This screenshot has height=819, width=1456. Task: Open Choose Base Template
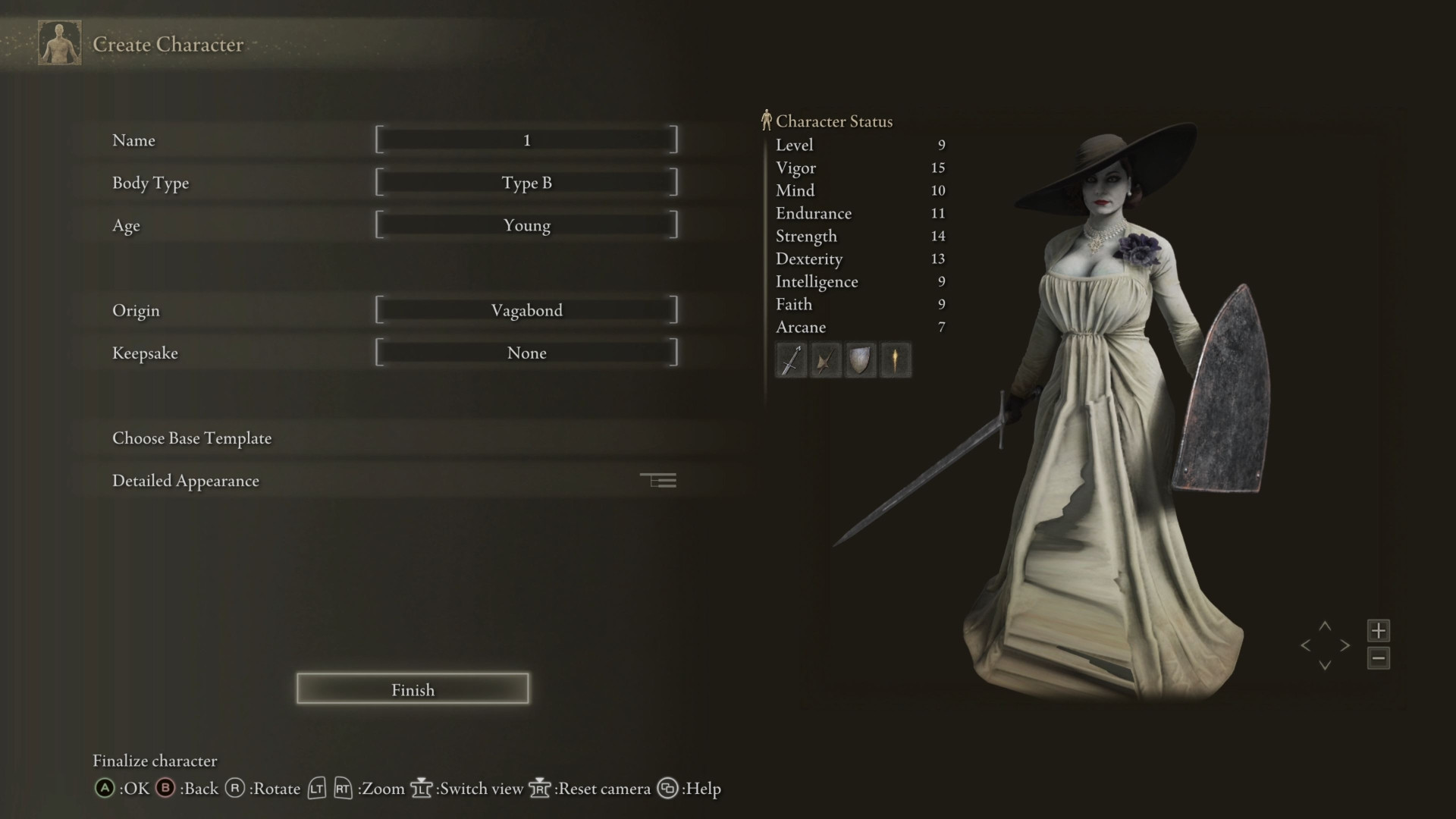click(x=192, y=438)
